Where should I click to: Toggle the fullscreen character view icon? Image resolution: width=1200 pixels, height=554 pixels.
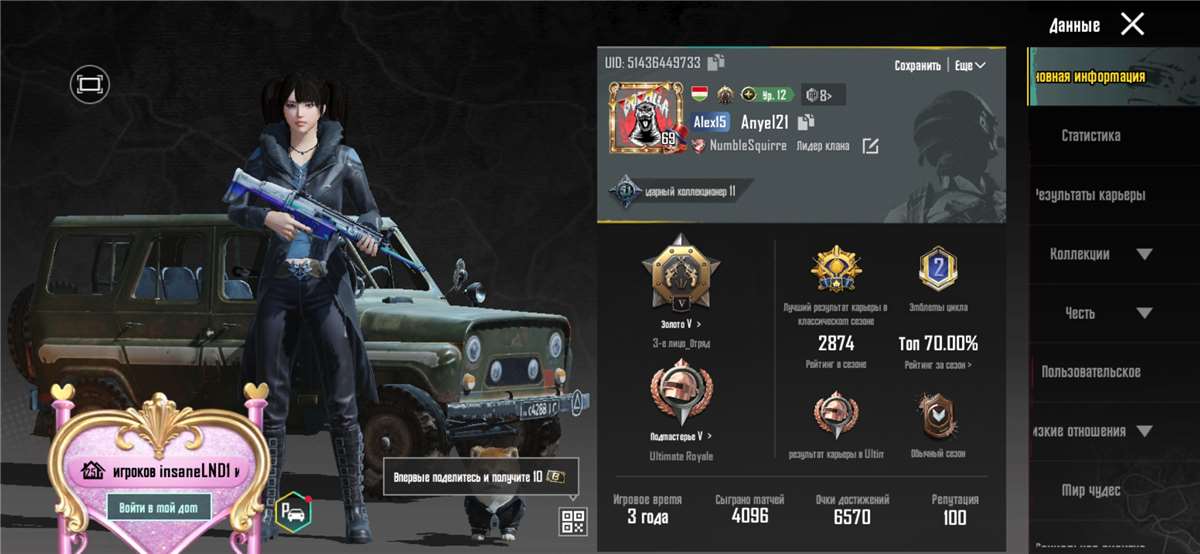click(89, 84)
